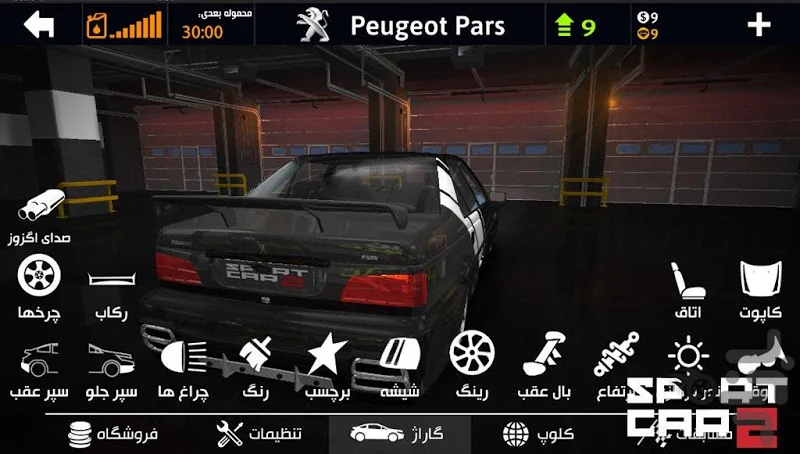The width and height of the screenshot is (800, 454).
Task: Select the wheels customization icon
Action: [40, 275]
